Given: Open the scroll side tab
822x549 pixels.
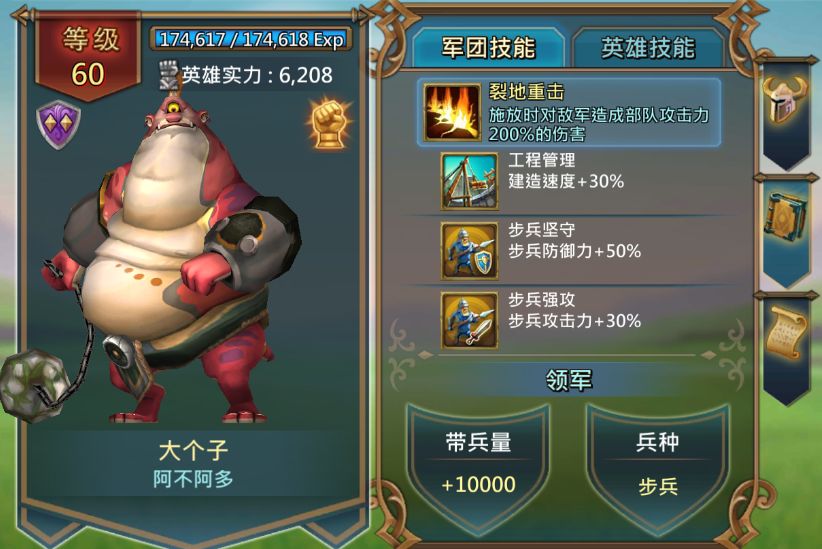Looking at the screenshot, I should point(785,337).
